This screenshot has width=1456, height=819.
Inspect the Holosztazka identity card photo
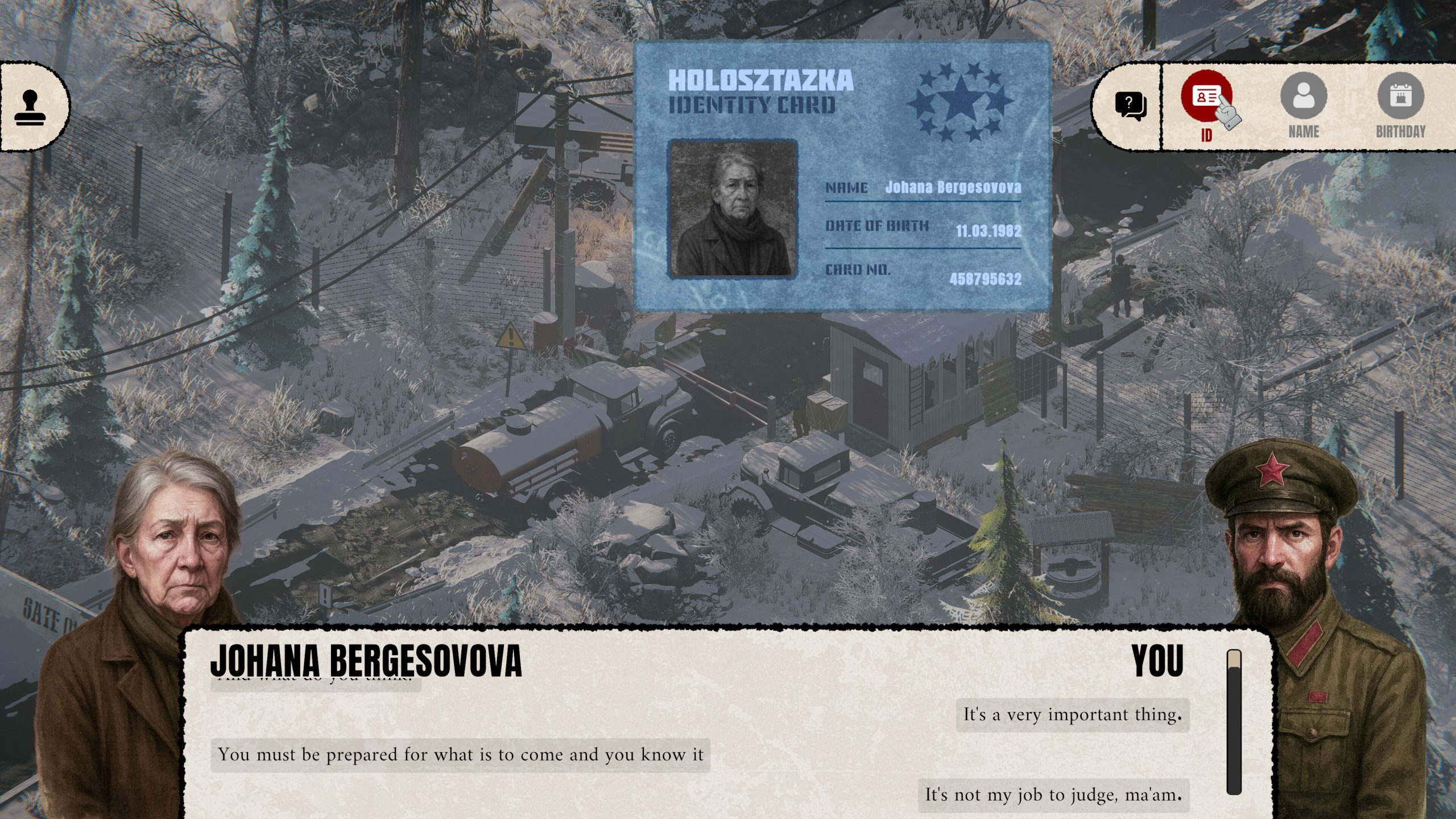pyautogui.click(x=733, y=209)
